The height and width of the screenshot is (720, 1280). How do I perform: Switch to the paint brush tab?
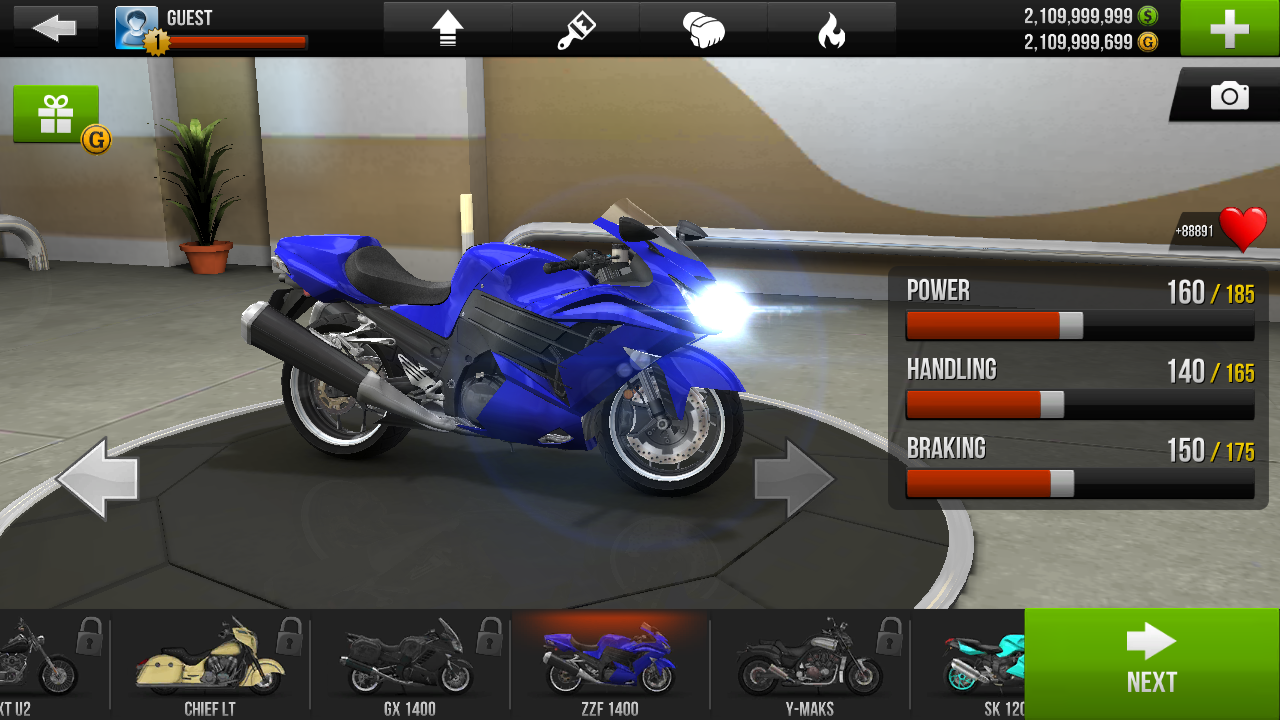[x=576, y=30]
